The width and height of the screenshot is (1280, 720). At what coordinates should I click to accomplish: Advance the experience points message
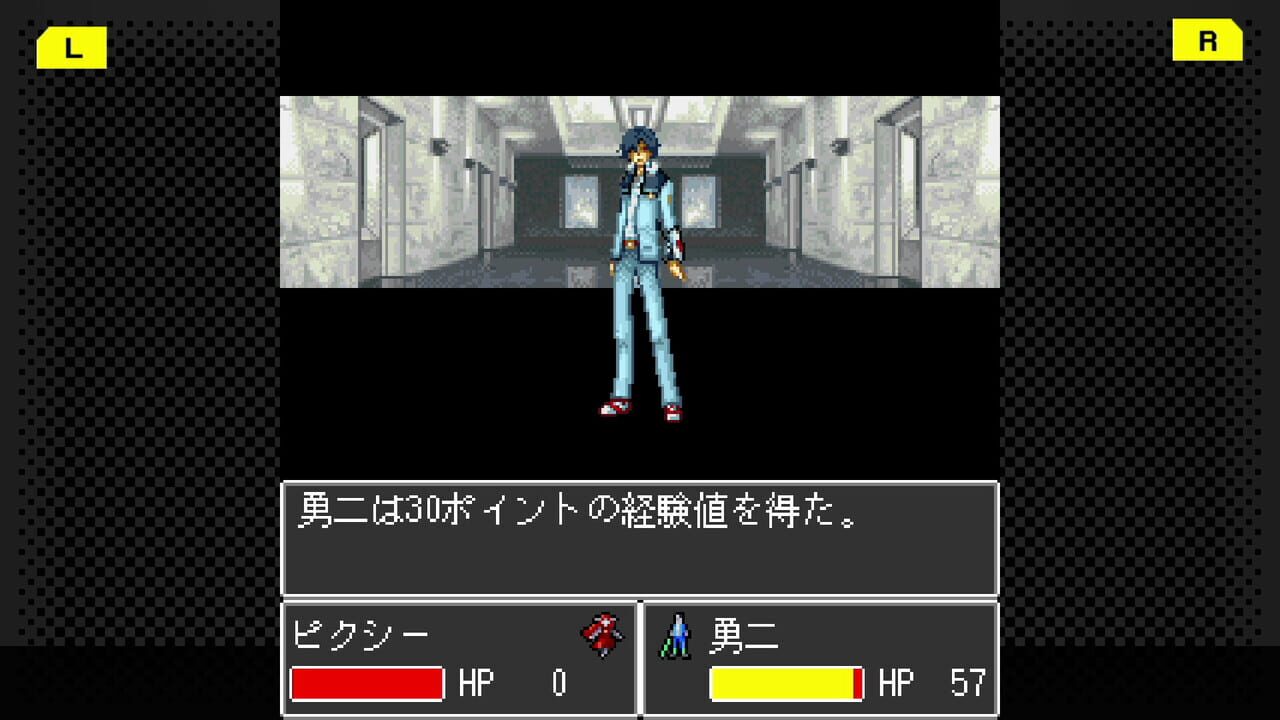coord(640,538)
